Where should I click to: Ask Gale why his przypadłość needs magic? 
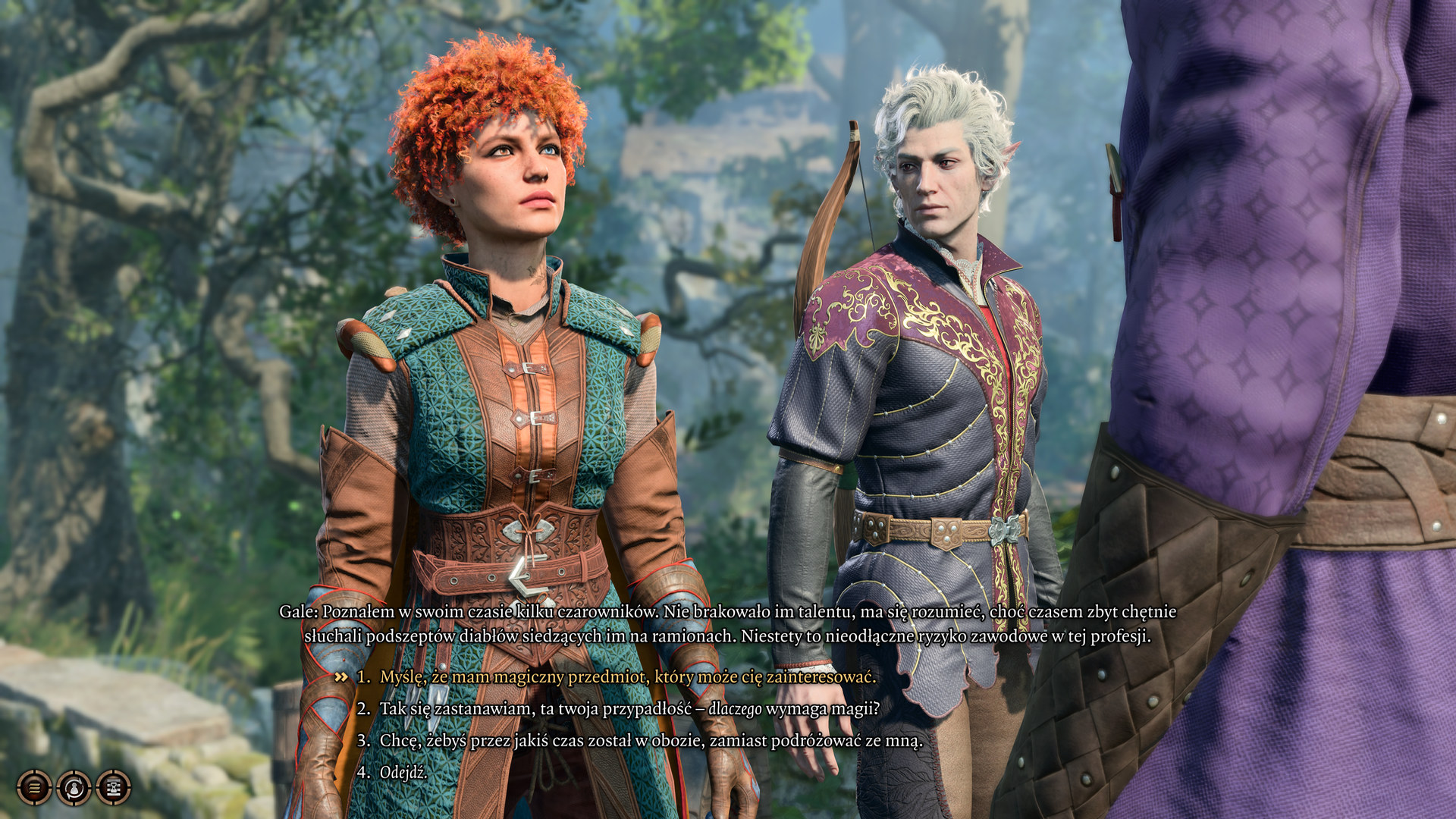(x=629, y=708)
